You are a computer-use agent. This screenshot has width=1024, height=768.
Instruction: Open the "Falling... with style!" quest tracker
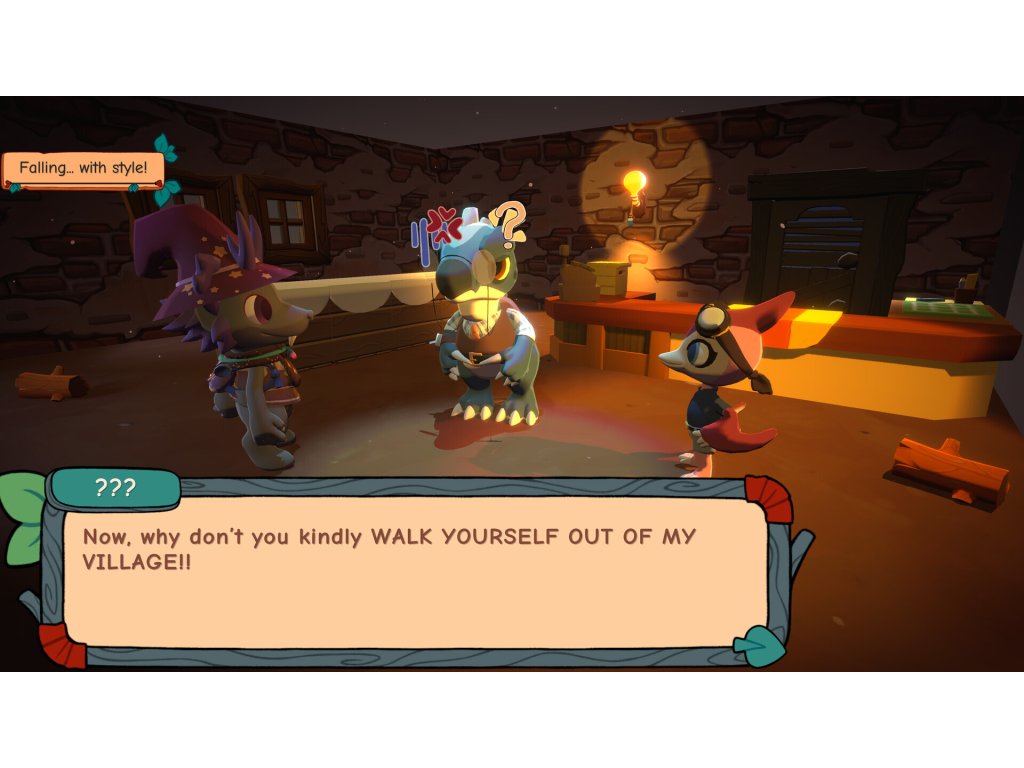83,168
